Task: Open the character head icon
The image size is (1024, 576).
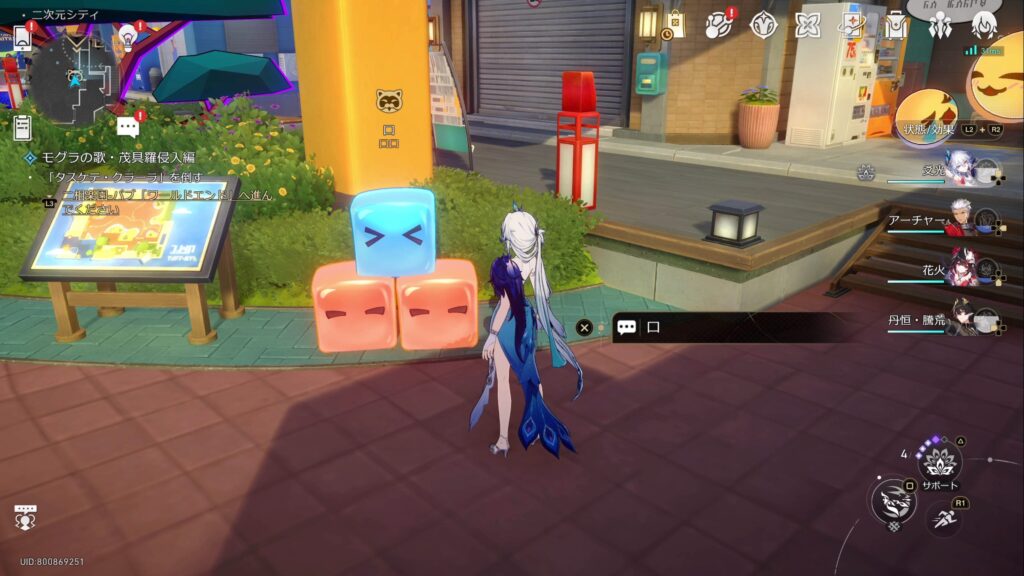Action: click(984, 25)
